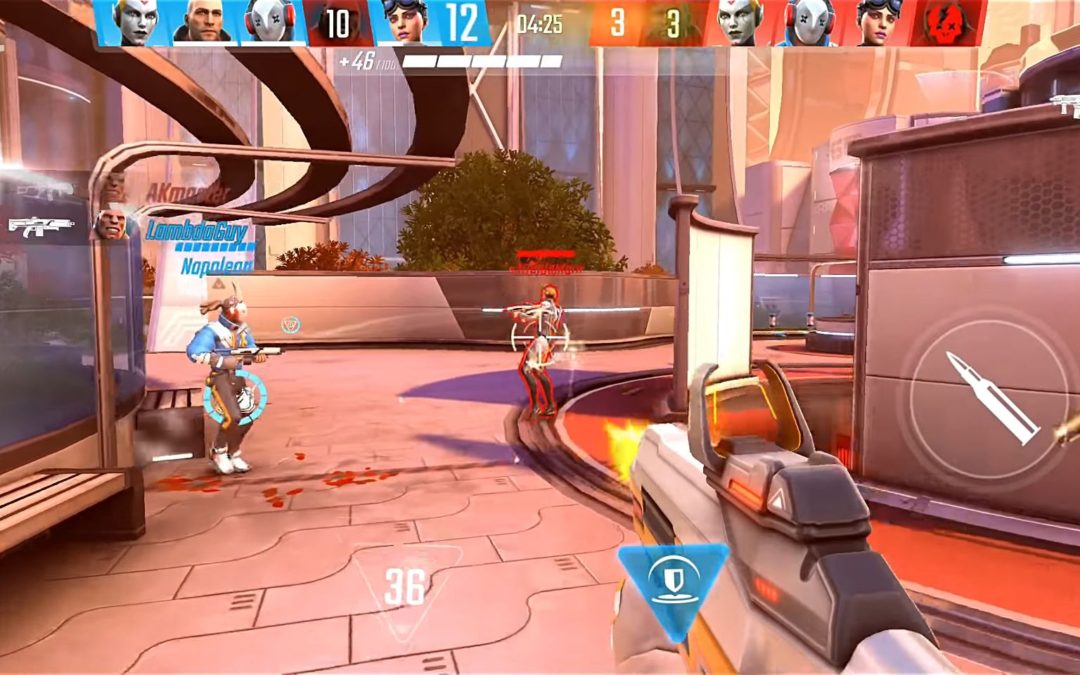Screen dimensions: 1080x675
Task: Select the bald man teammate portrait
Action: (205, 23)
